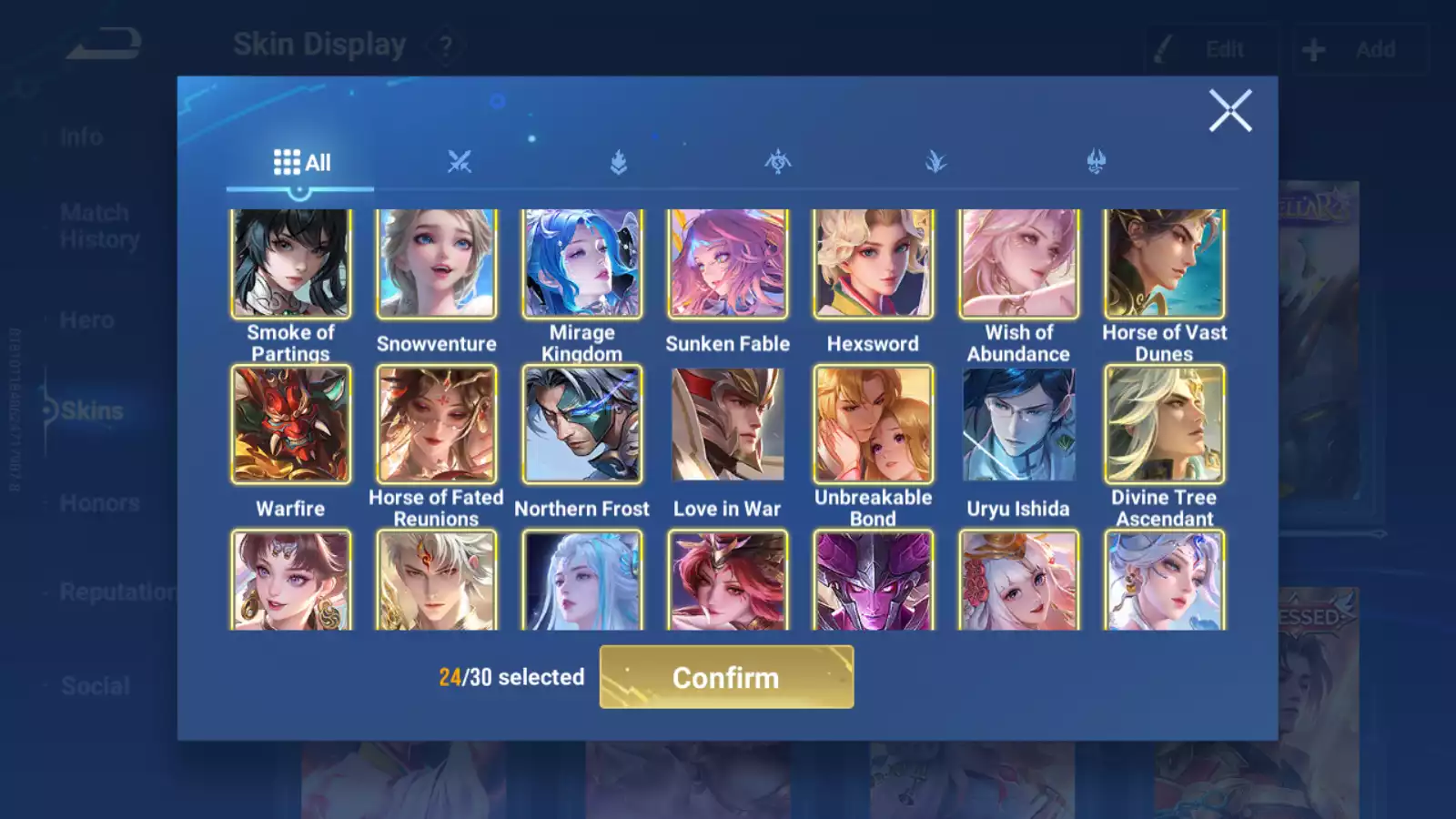Select the Horse of Vast Dunes skin

pos(1165,264)
